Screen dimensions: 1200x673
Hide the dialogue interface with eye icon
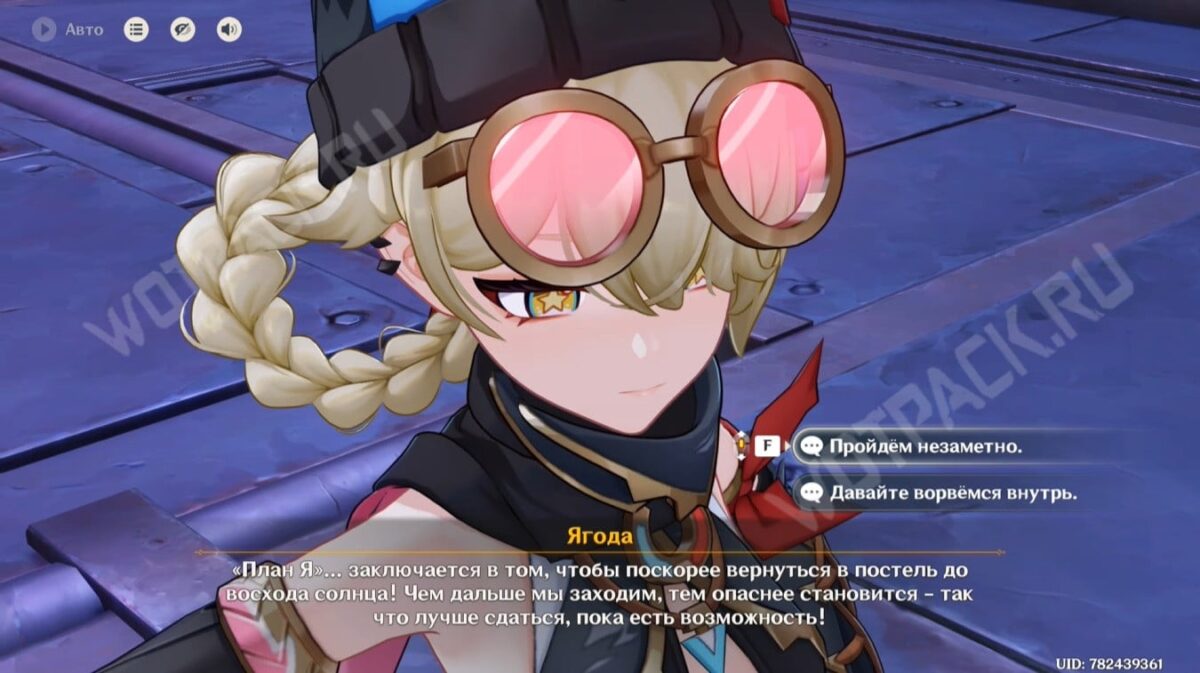183,30
